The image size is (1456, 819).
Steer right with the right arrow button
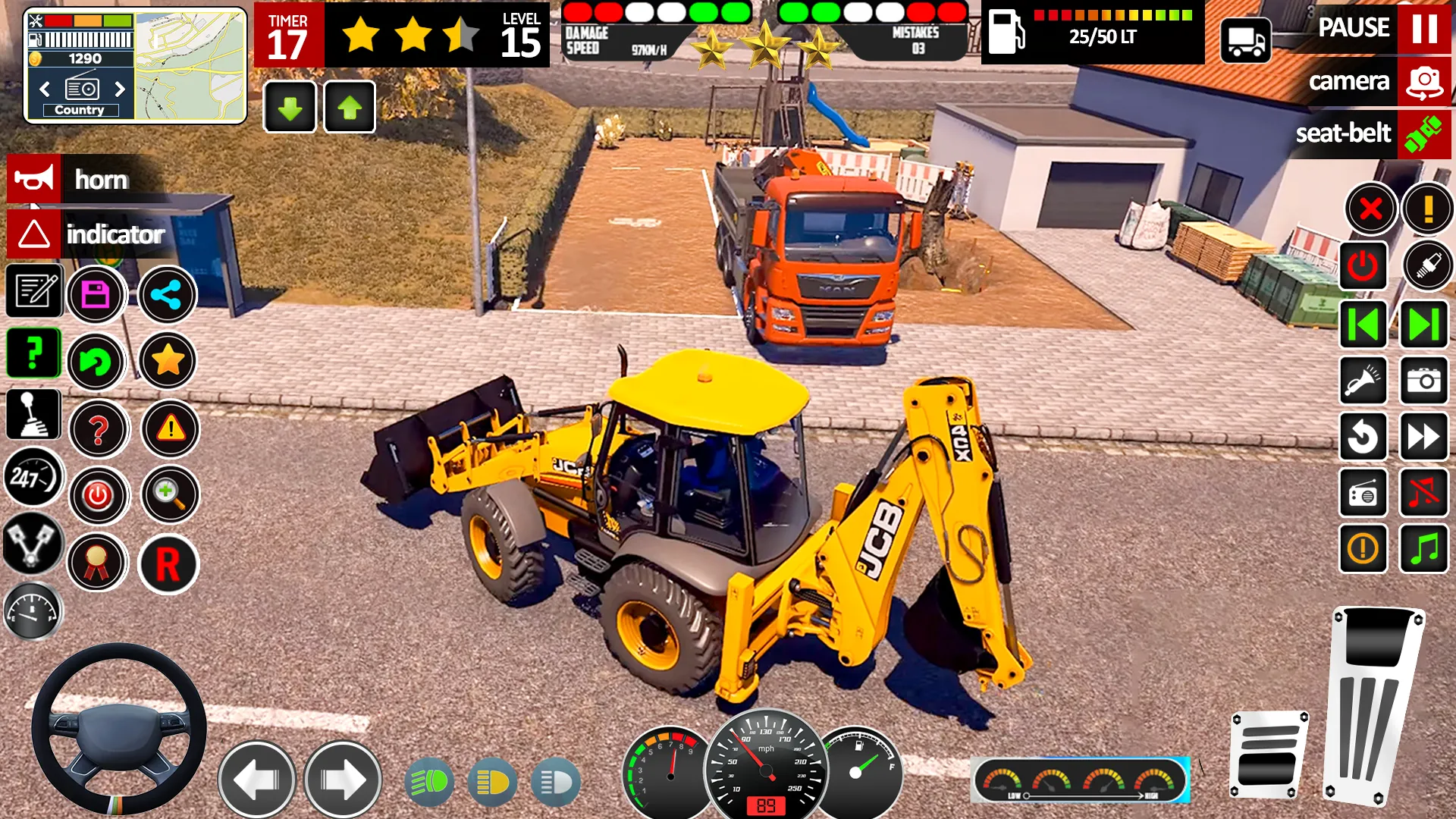343,780
